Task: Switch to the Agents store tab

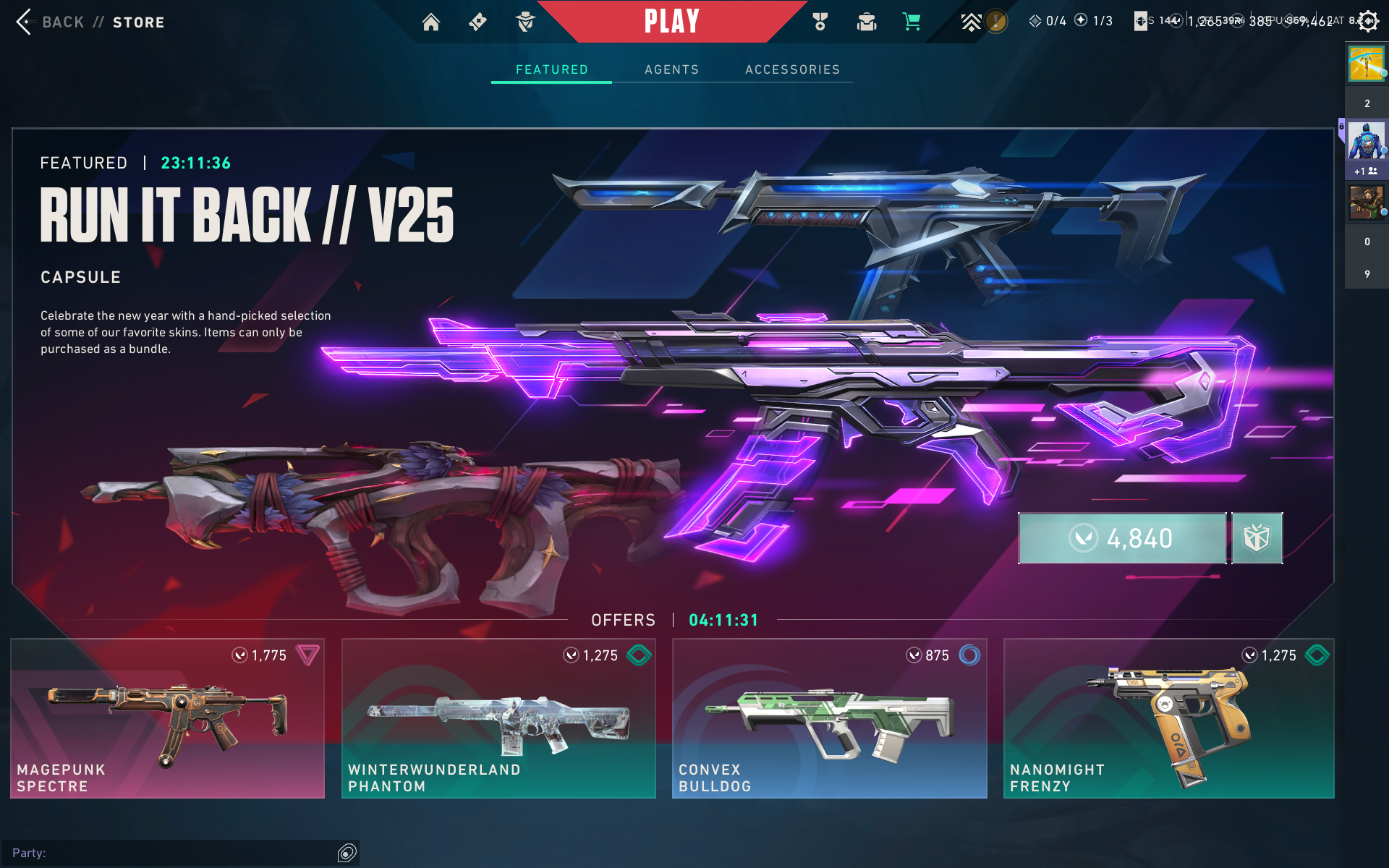Action: coord(672,69)
